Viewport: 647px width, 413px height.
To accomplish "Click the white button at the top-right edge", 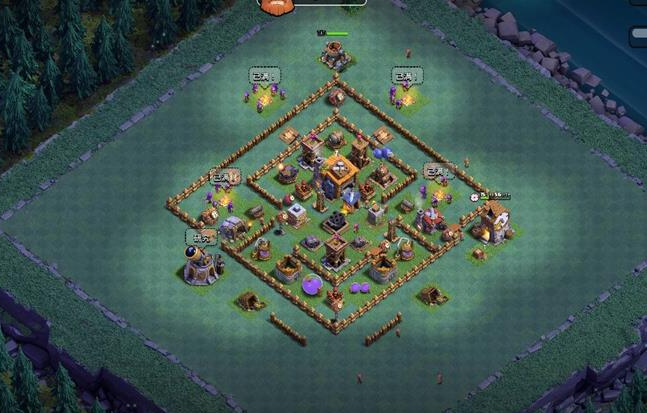I will [638, 35].
